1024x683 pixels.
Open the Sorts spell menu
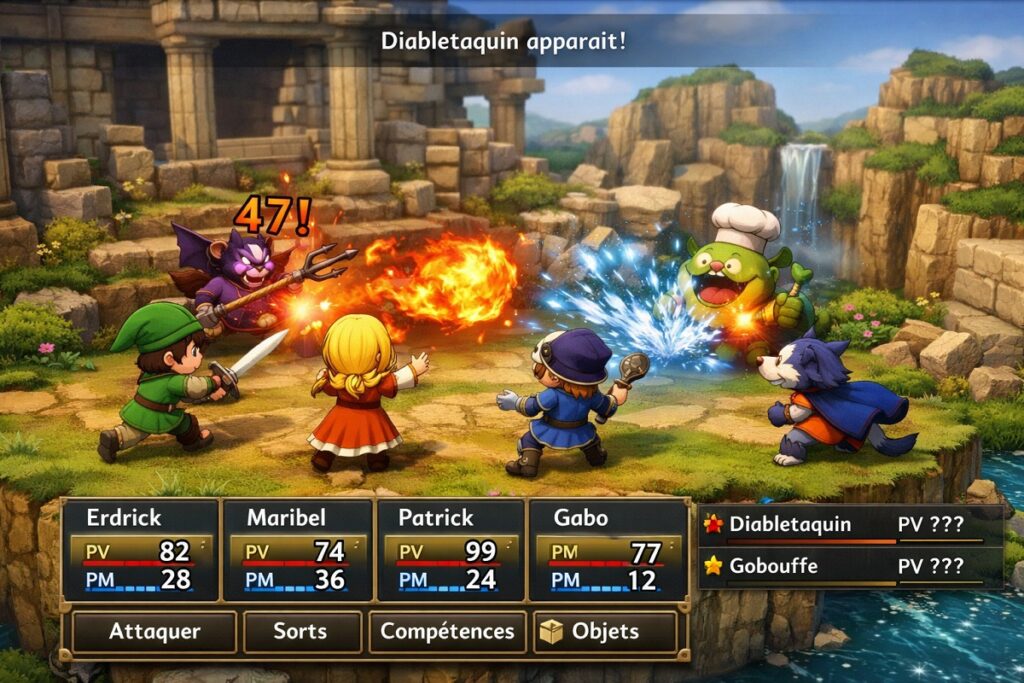click(300, 632)
